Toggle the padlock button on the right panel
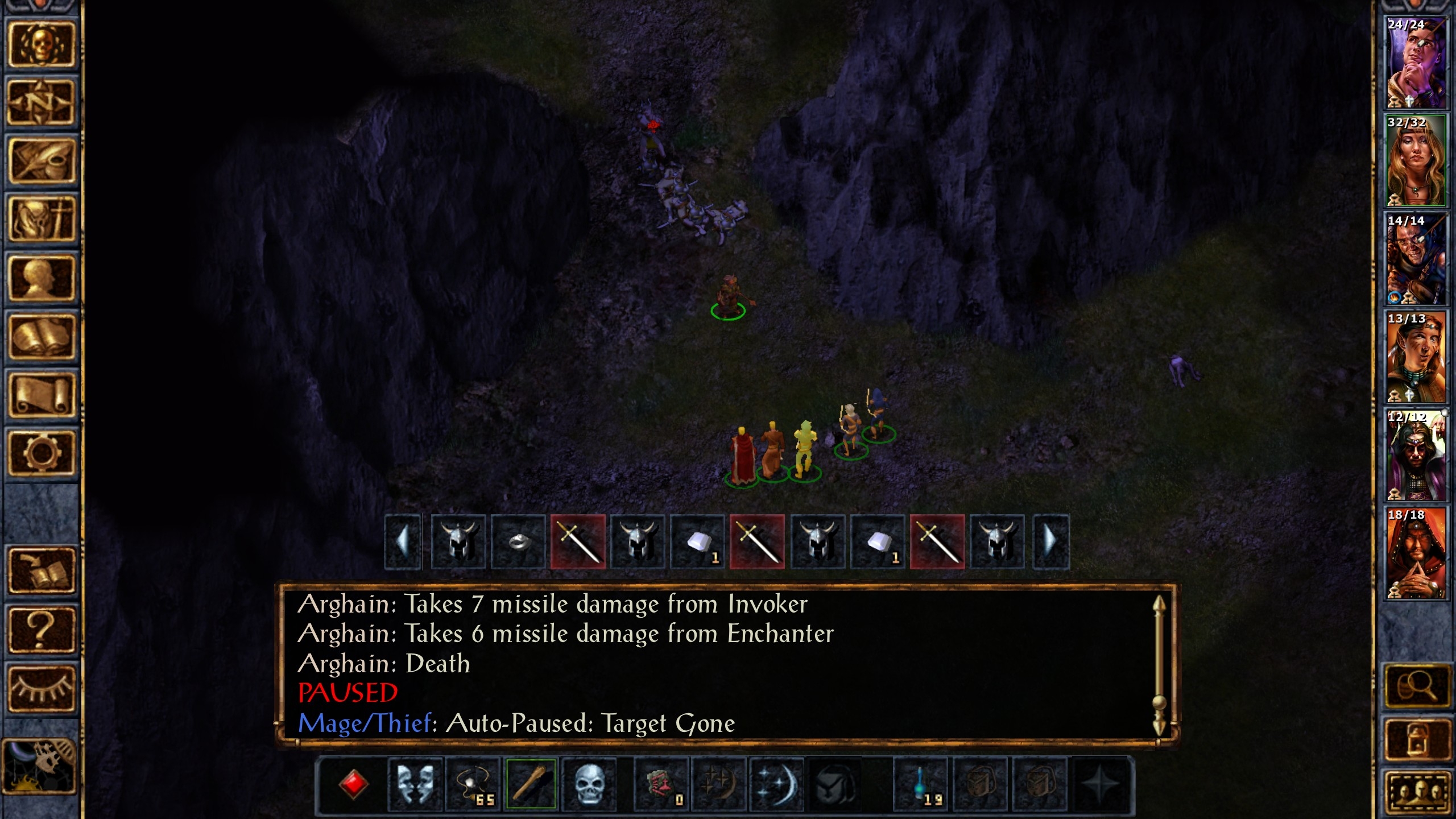 pyautogui.click(x=1416, y=738)
